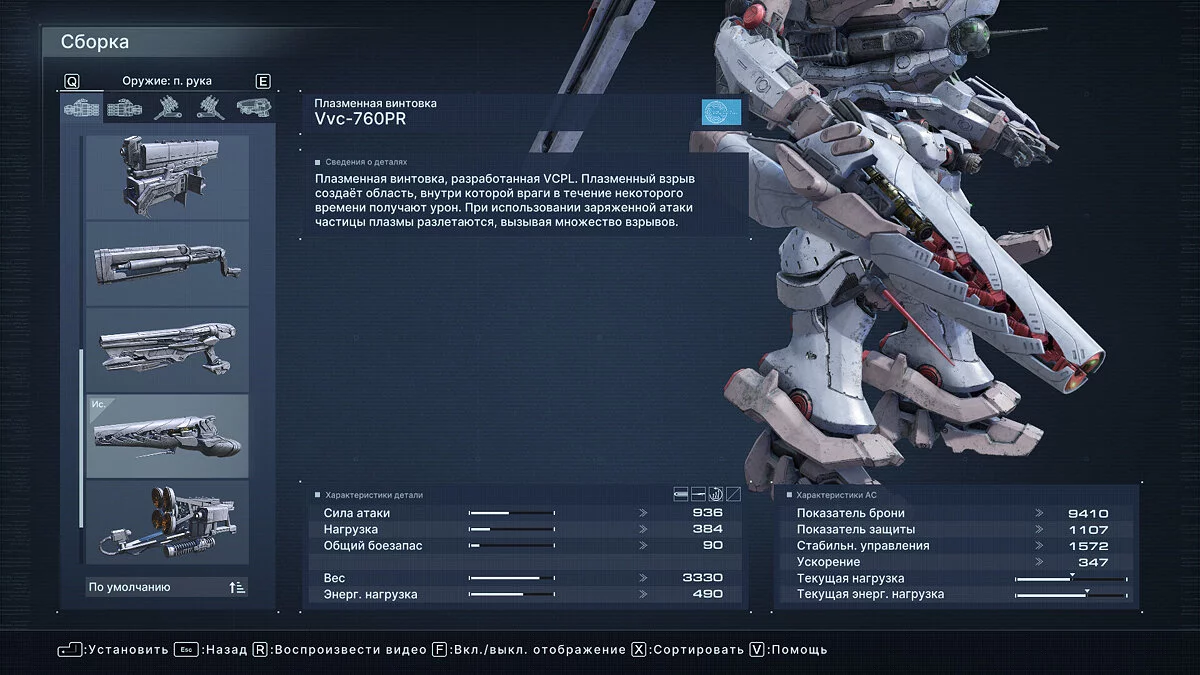This screenshot has width=1200, height=675.
Task: Open the right shoulder weapon tab
Action: click(167, 107)
